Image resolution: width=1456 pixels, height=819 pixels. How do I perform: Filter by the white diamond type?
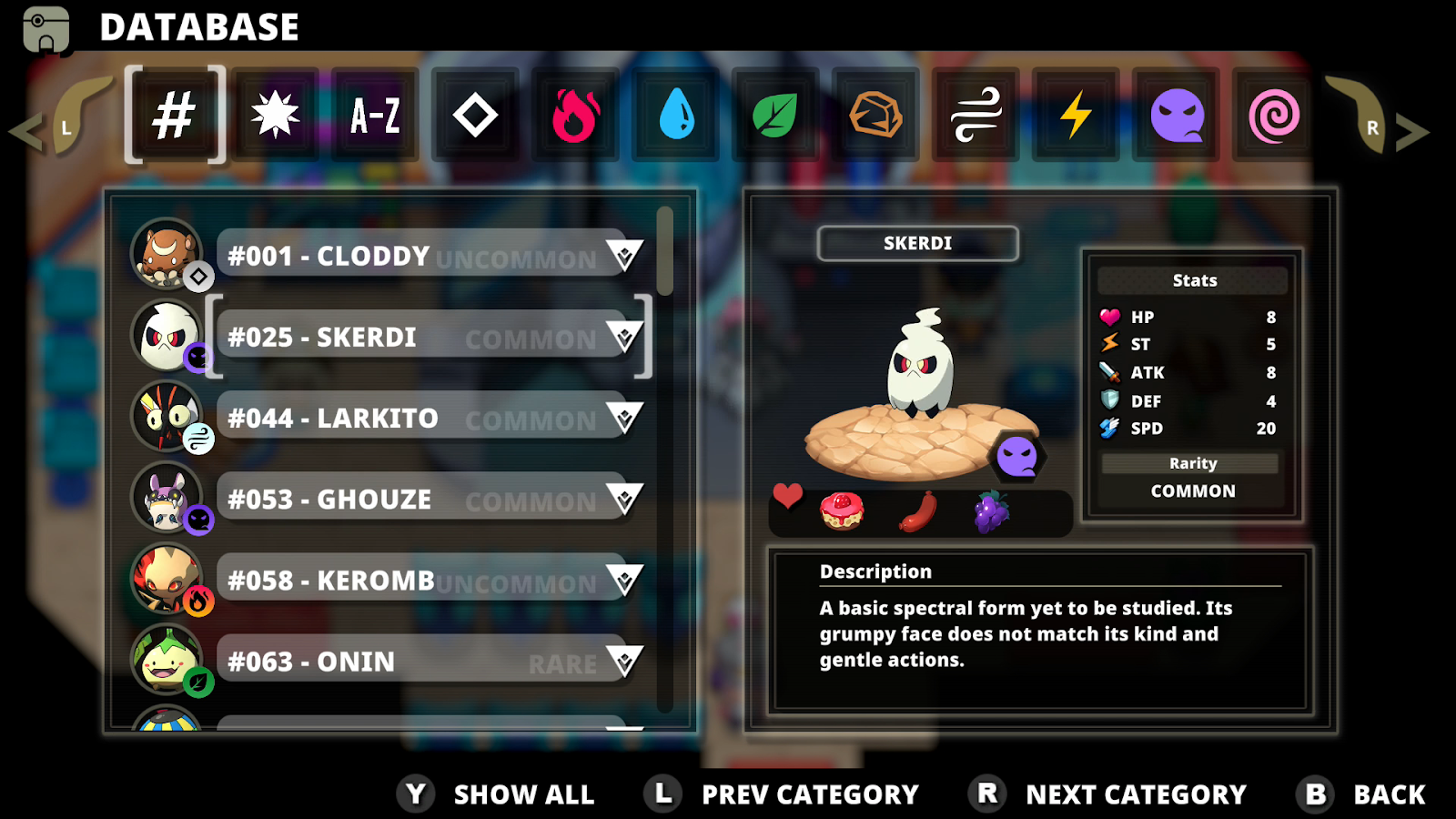(475, 116)
